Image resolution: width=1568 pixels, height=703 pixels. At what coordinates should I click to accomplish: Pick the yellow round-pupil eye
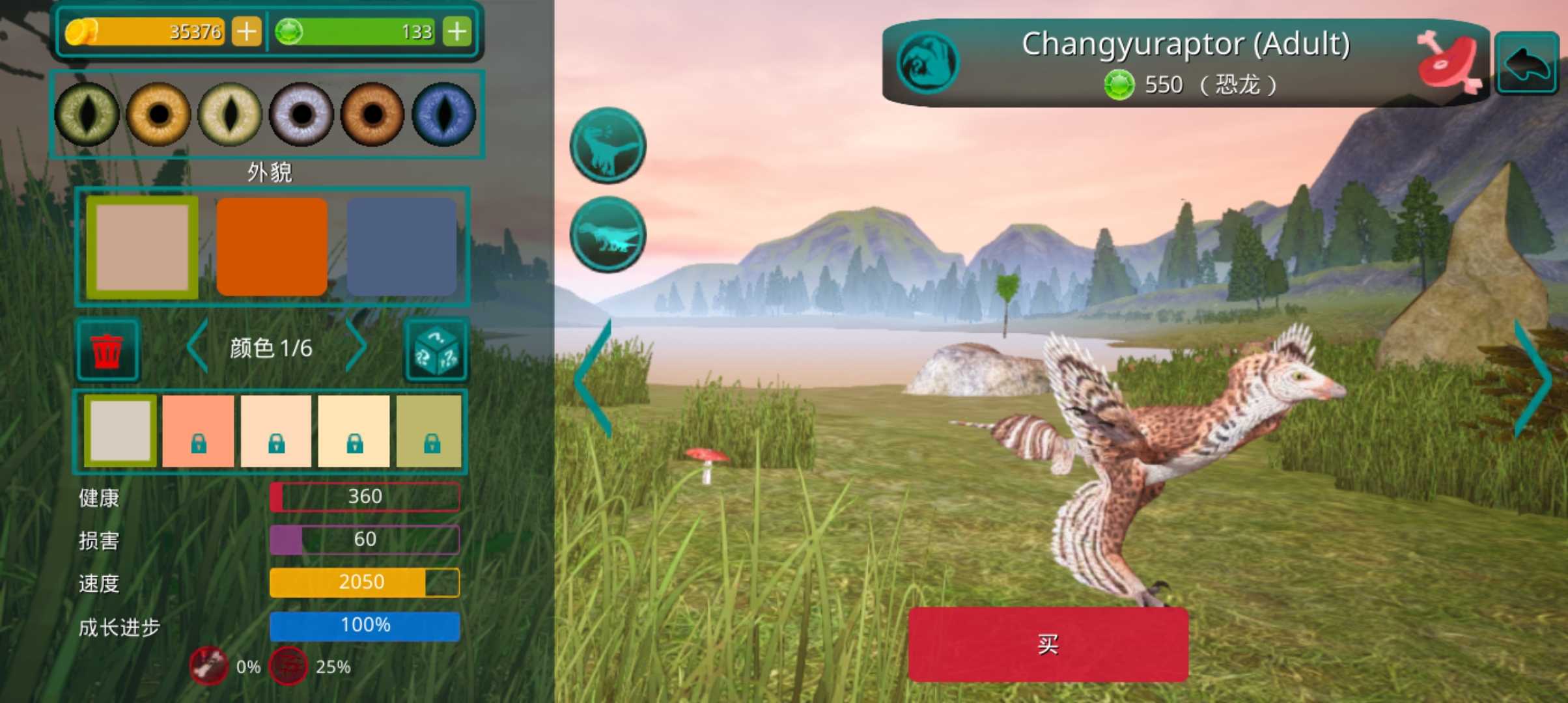(x=158, y=114)
